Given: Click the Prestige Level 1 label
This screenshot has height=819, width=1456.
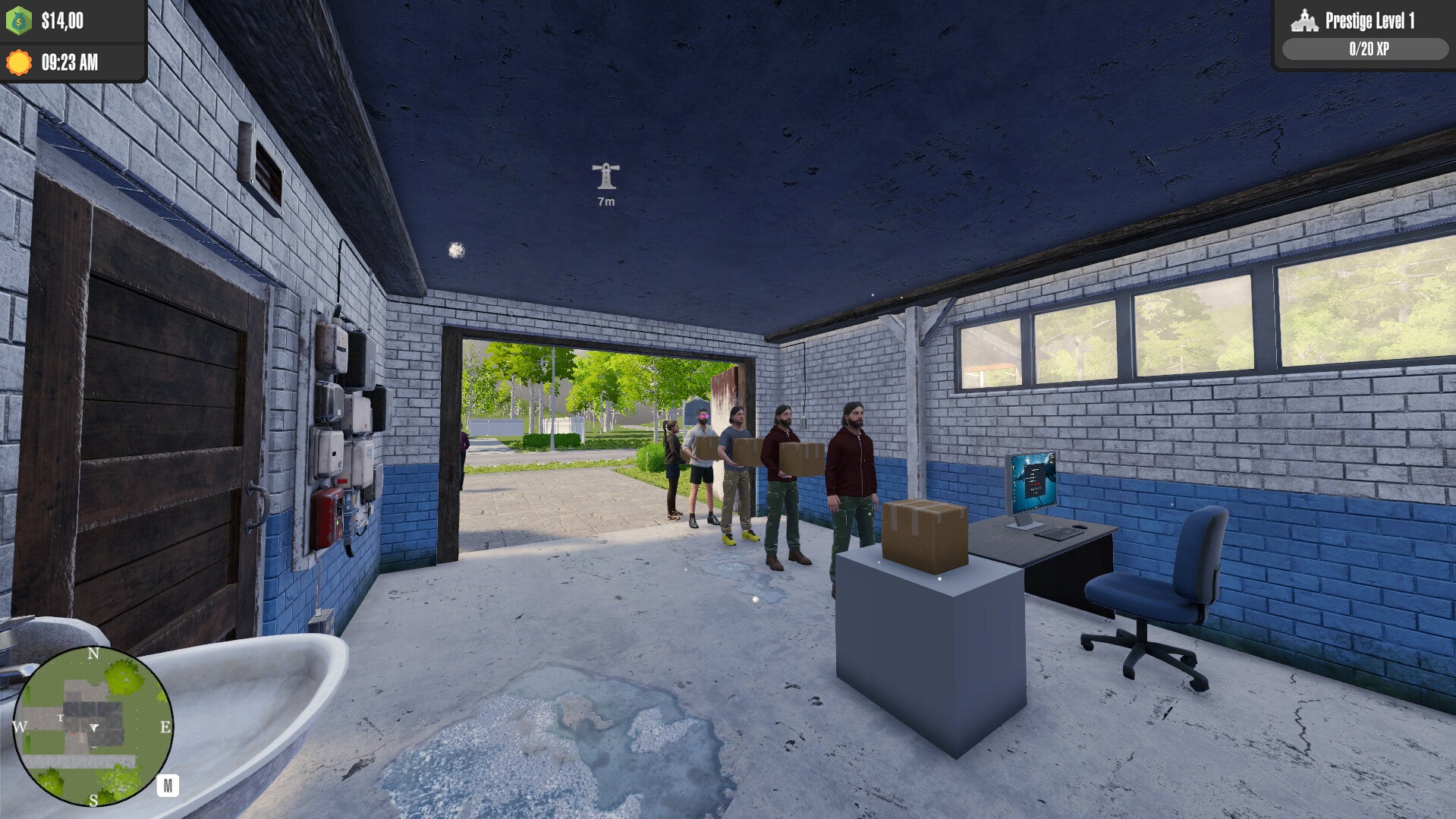Looking at the screenshot, I should click(x=1370, y=20).
